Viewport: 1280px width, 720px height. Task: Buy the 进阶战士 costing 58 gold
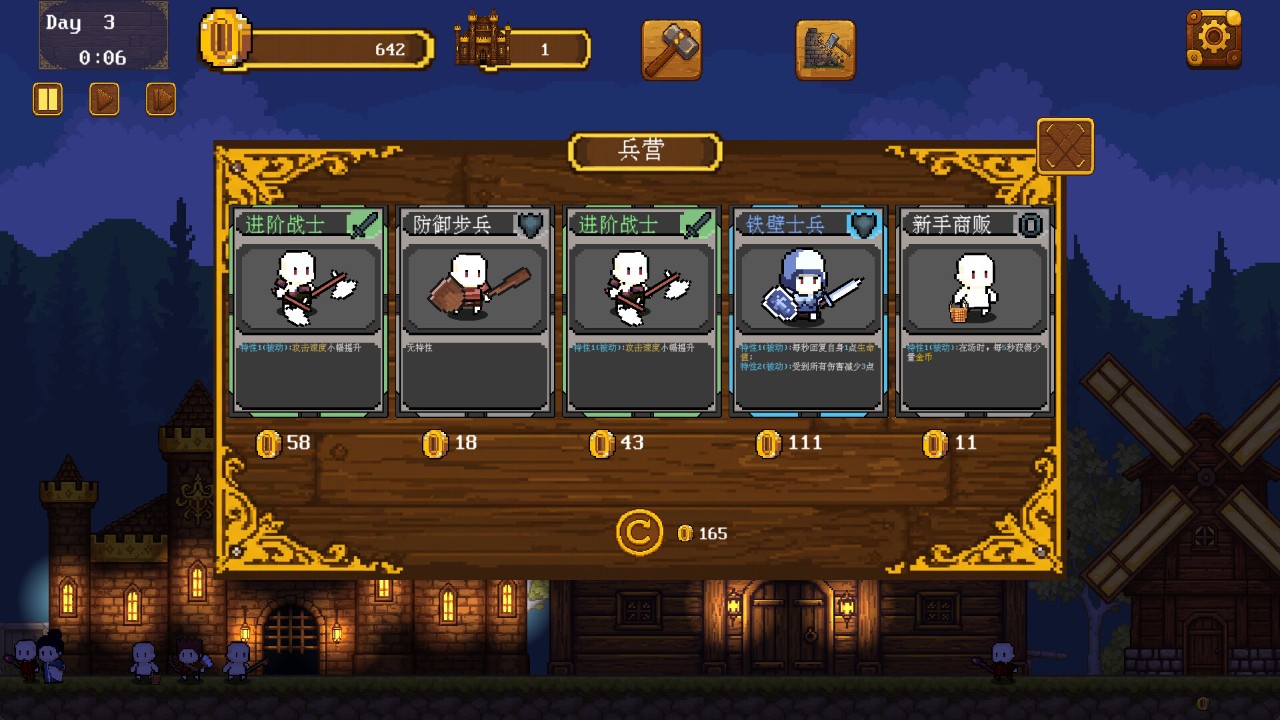point(309,310)
